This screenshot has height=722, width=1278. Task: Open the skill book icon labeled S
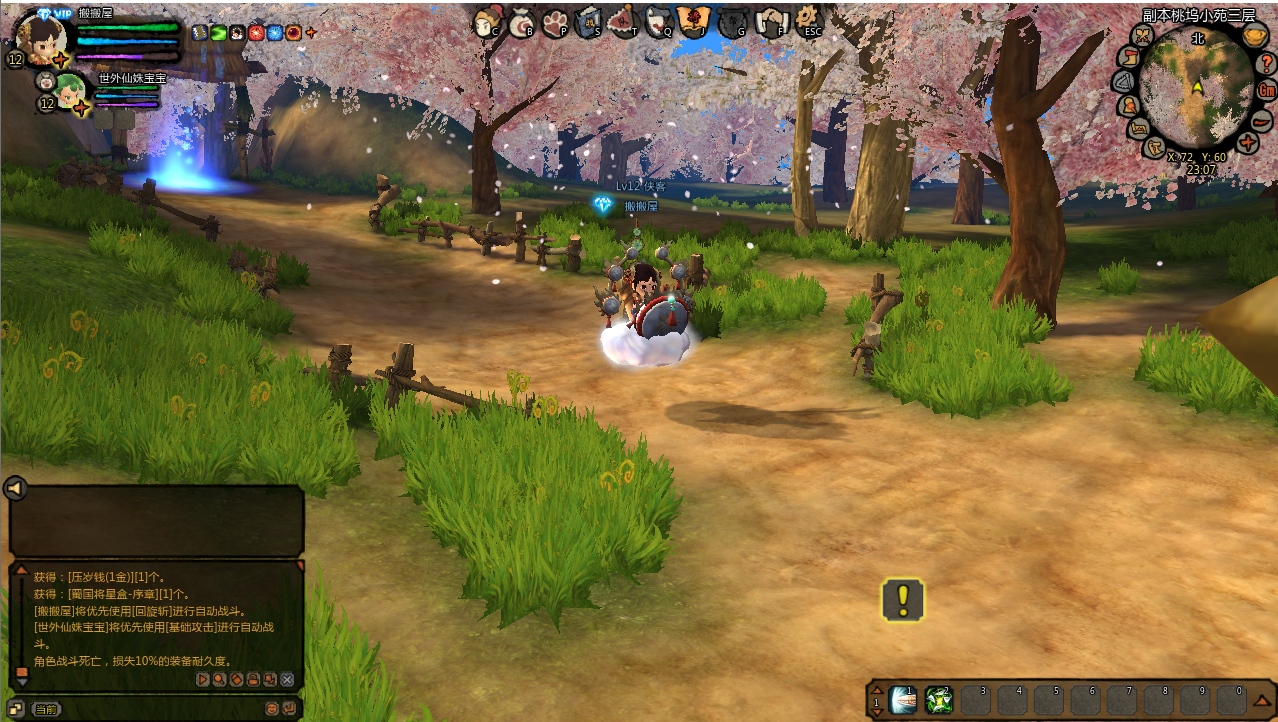pos(589,20)
